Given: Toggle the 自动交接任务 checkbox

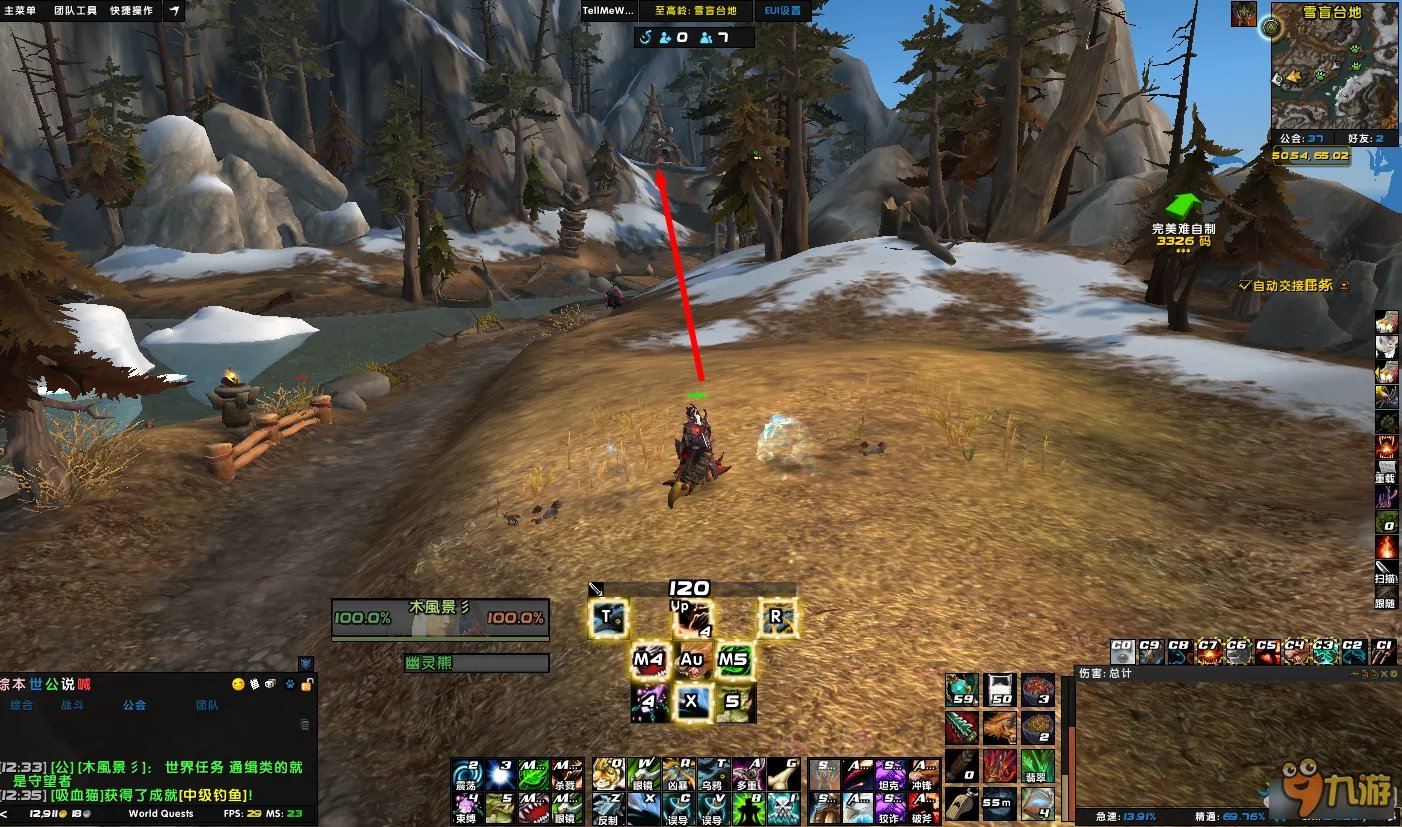Looking at the screenshot, I should point(1244,285).
